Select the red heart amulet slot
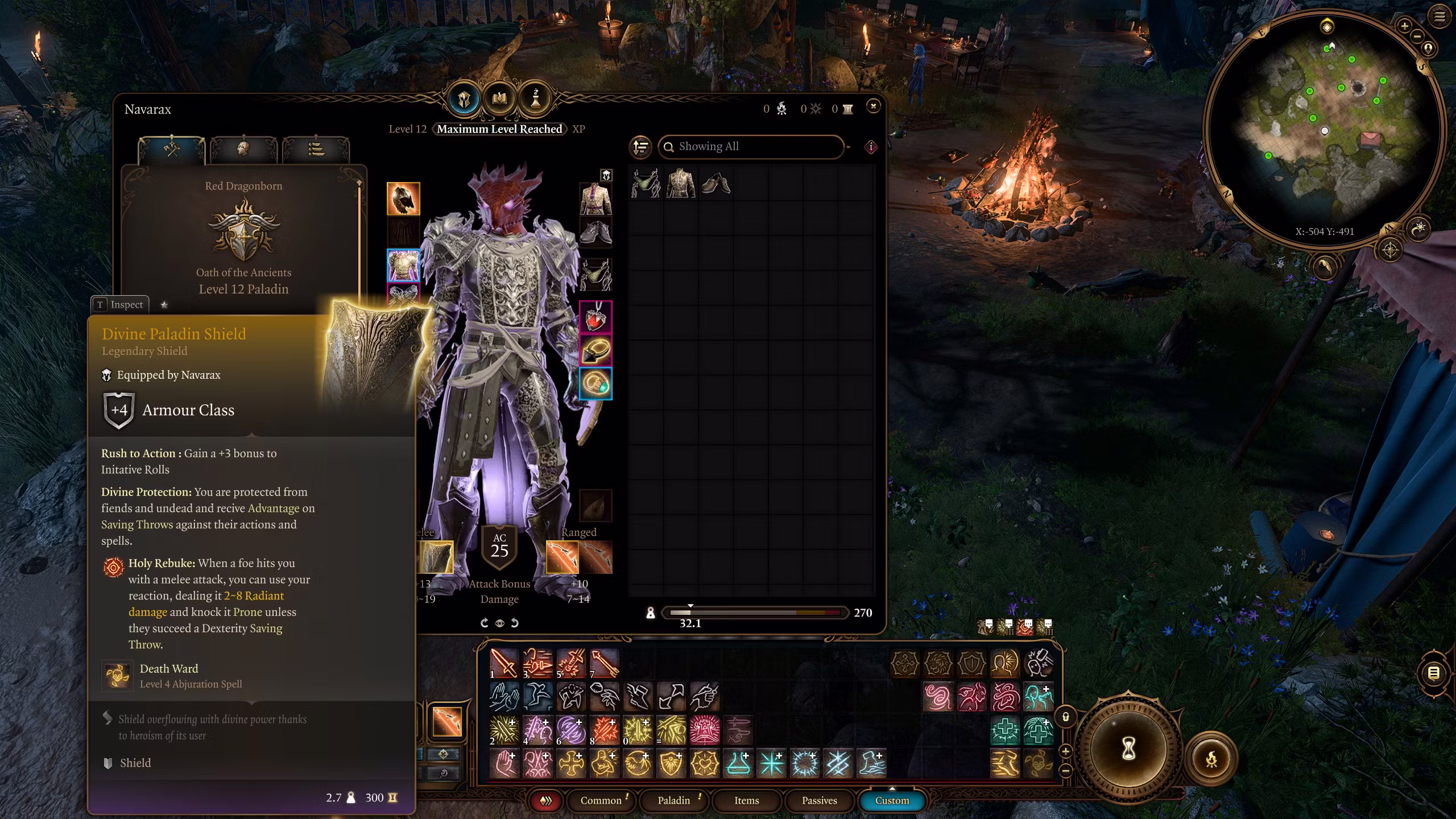This screenshot has height=819, width=1456. [x=595, y=317]
